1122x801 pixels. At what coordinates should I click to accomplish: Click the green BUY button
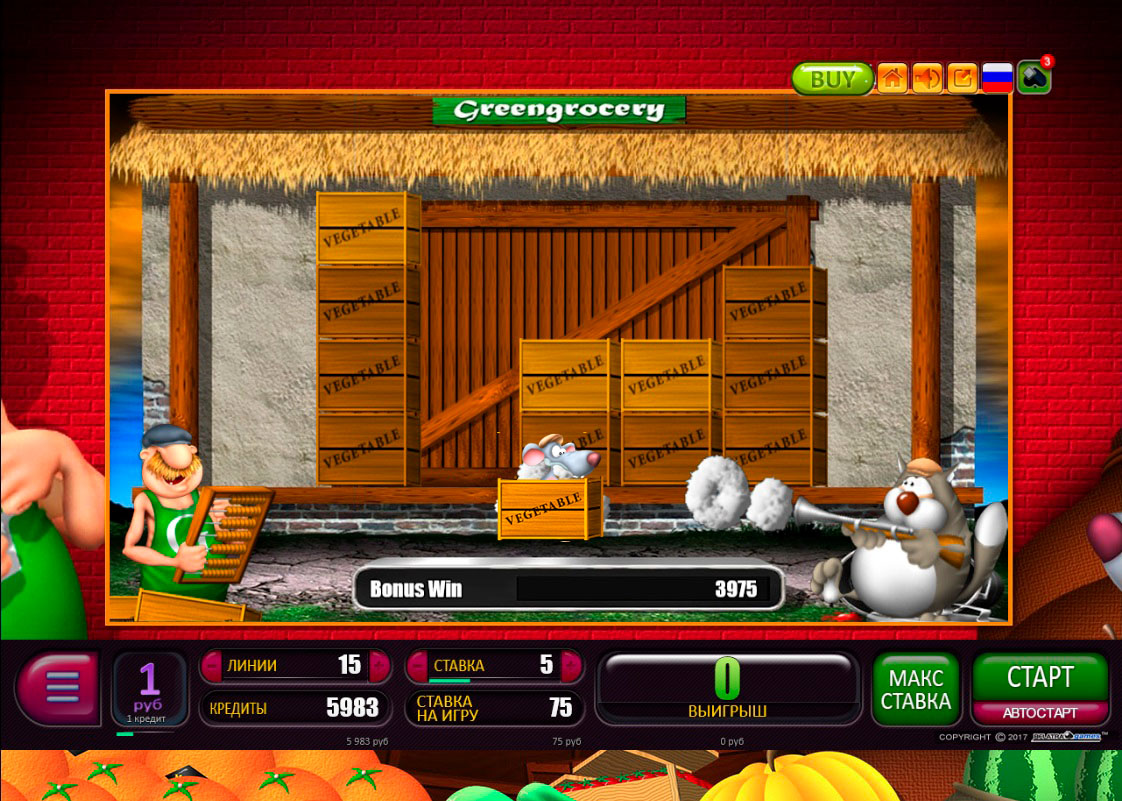(x=832, y=79)
